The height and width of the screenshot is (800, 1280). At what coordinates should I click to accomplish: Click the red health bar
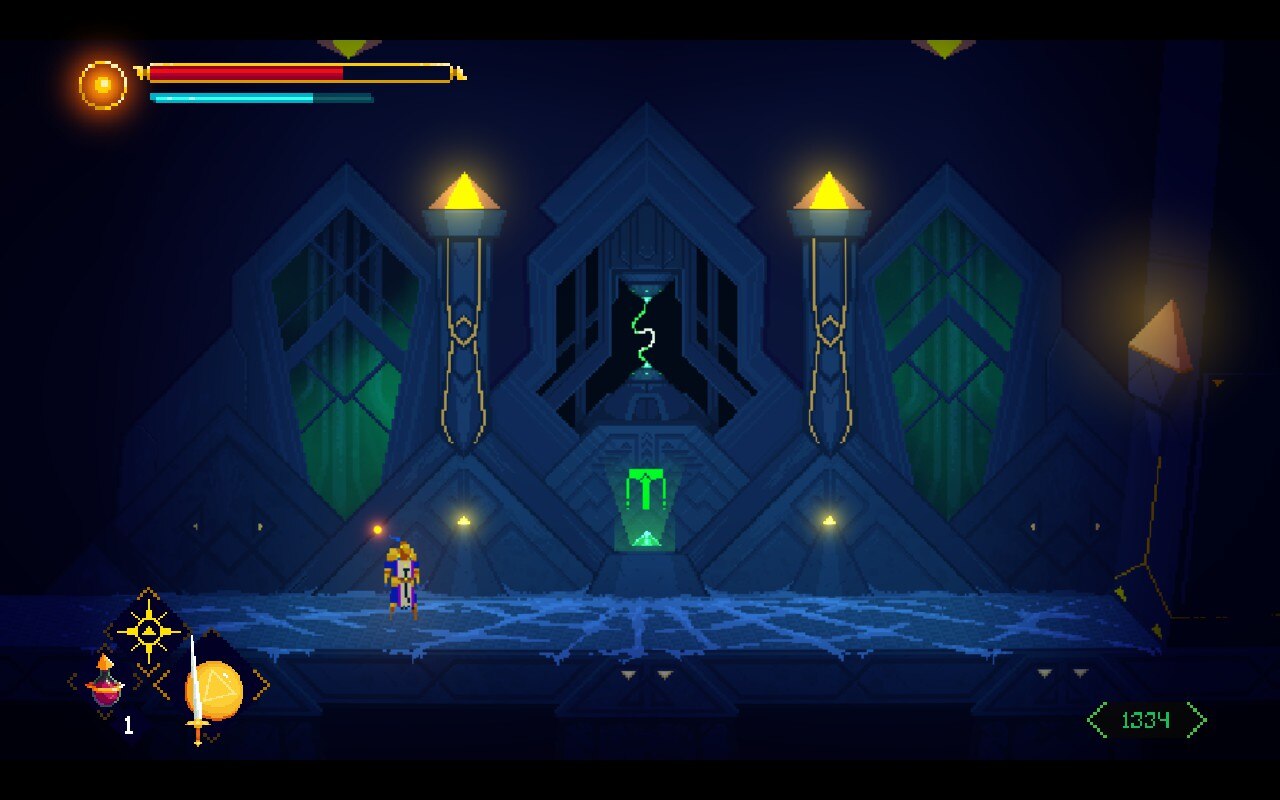[x=245, y=72]
